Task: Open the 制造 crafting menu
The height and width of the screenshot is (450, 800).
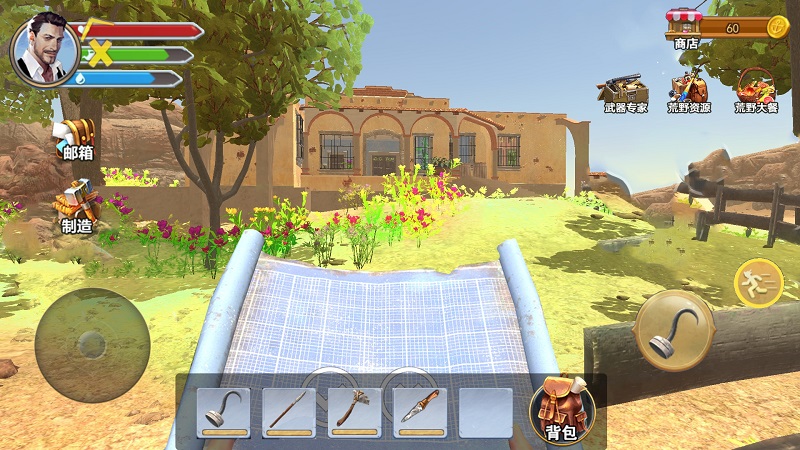Action: (78, 206)
